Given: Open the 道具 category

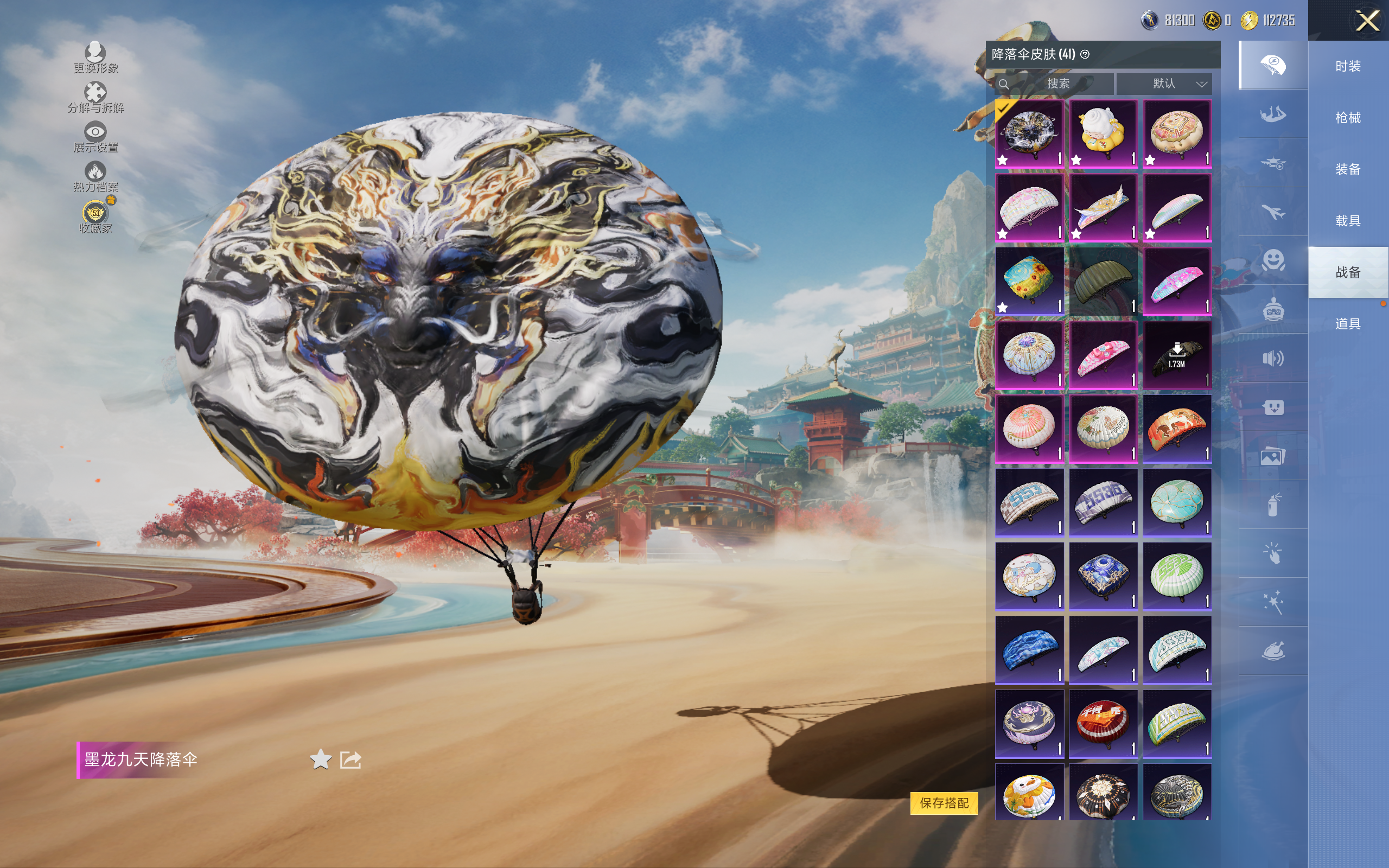Looking at the screenshot, I should click(x=1348, y=324).
